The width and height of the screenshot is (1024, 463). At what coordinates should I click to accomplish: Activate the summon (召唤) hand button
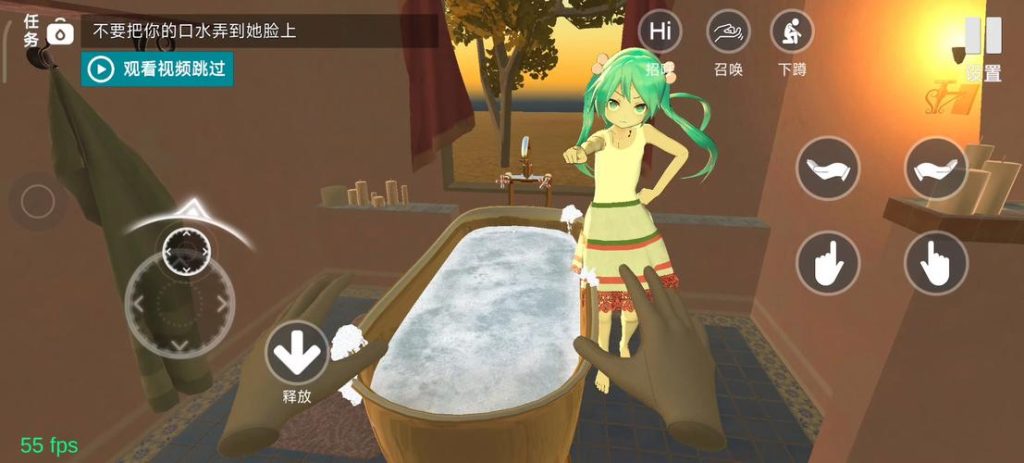tap(728, 31)
